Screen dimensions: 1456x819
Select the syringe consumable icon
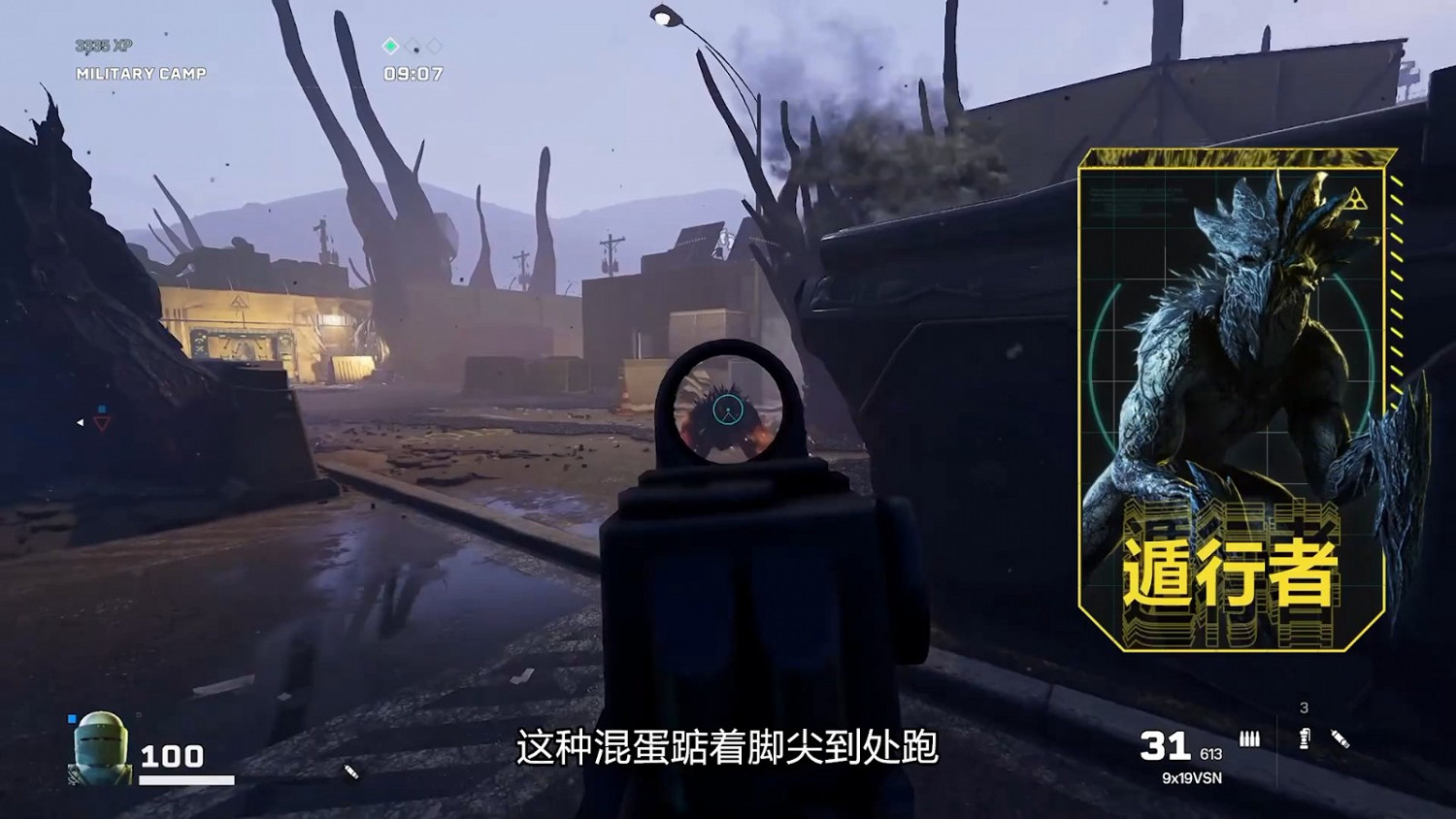pos(1340,737)
